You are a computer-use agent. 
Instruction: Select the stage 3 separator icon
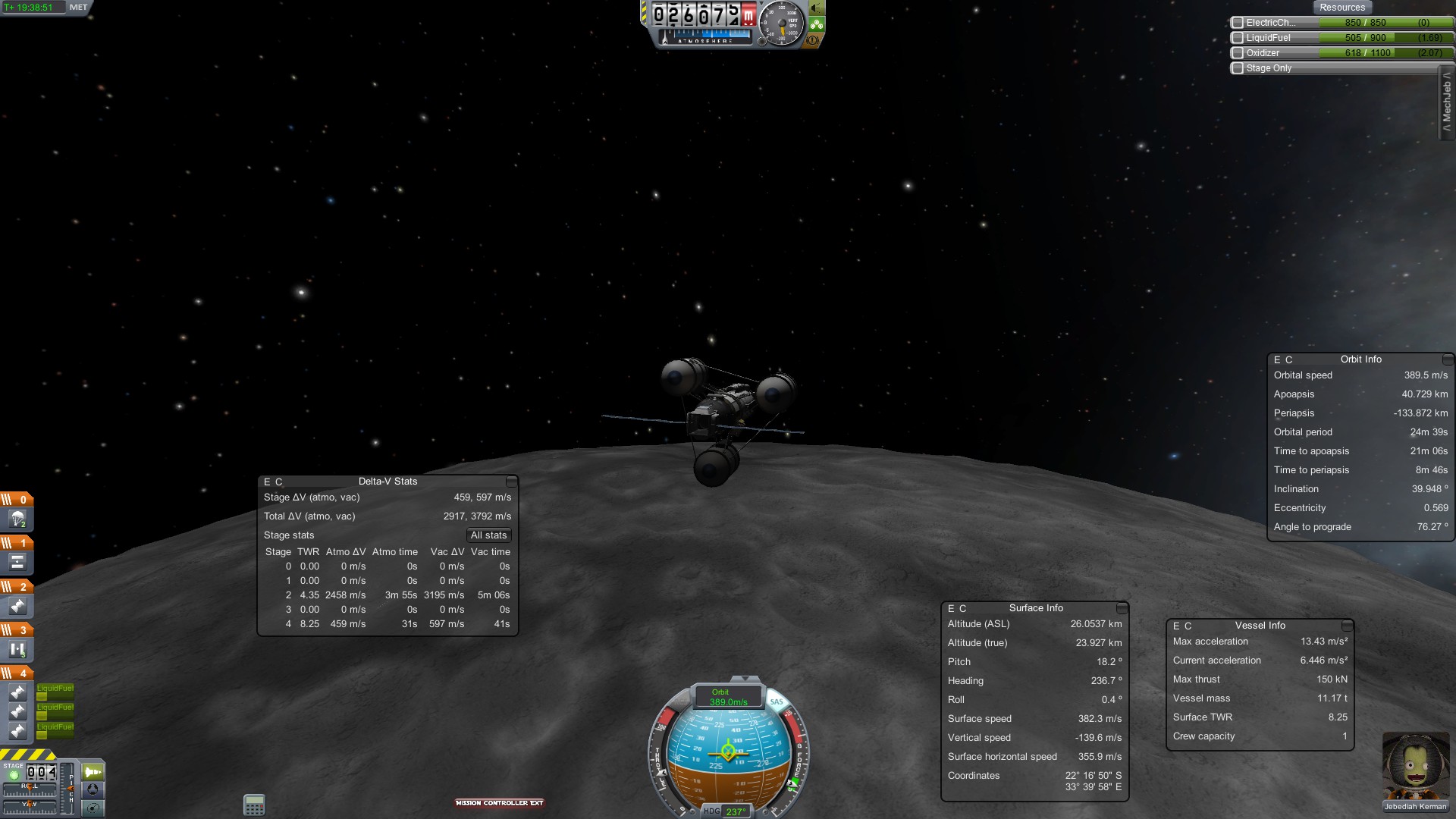[17, 650]
